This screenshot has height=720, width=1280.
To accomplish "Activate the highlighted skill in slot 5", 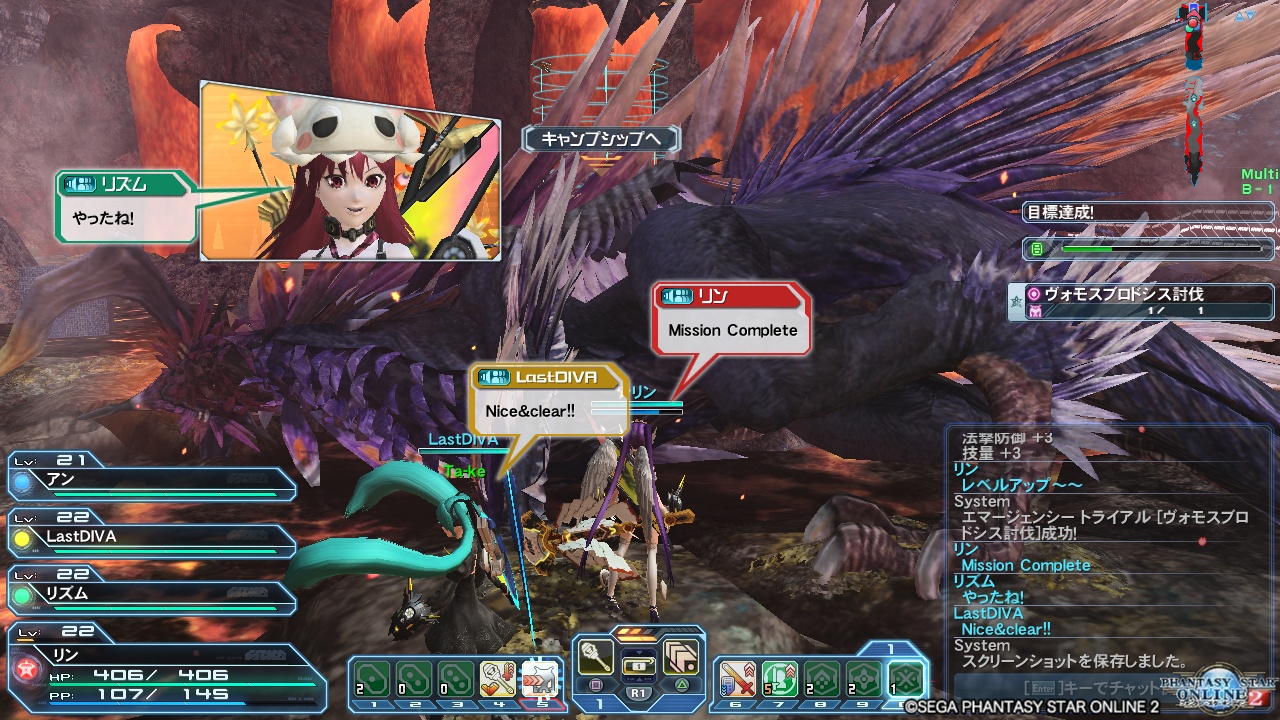I will [x=538, y=679].
